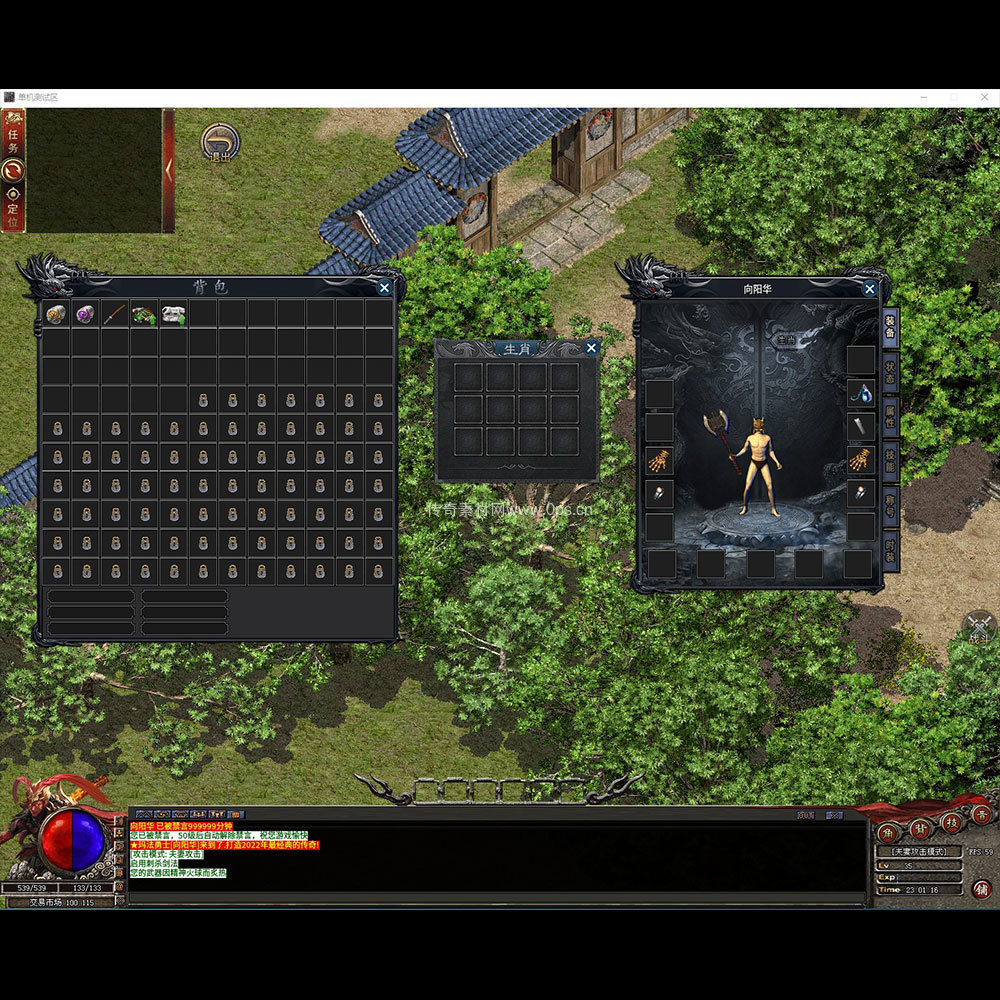This screenshot has width=1000, height=1000.
Task: Select the 称号 title tab
Action: coord(889,503)
